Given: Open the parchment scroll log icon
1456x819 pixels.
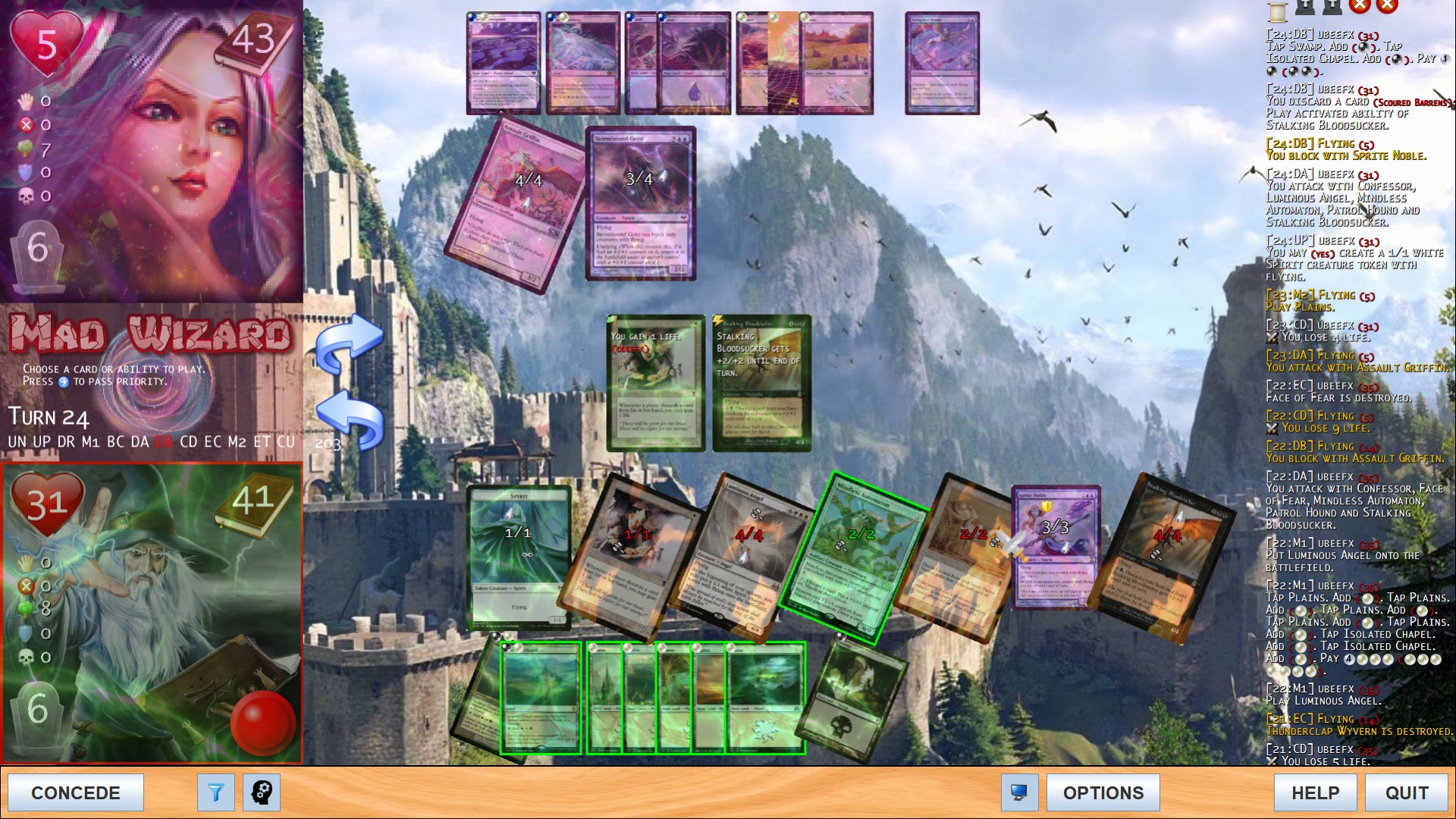Looking at the screenshot, I should click(x=1278, y=10).
